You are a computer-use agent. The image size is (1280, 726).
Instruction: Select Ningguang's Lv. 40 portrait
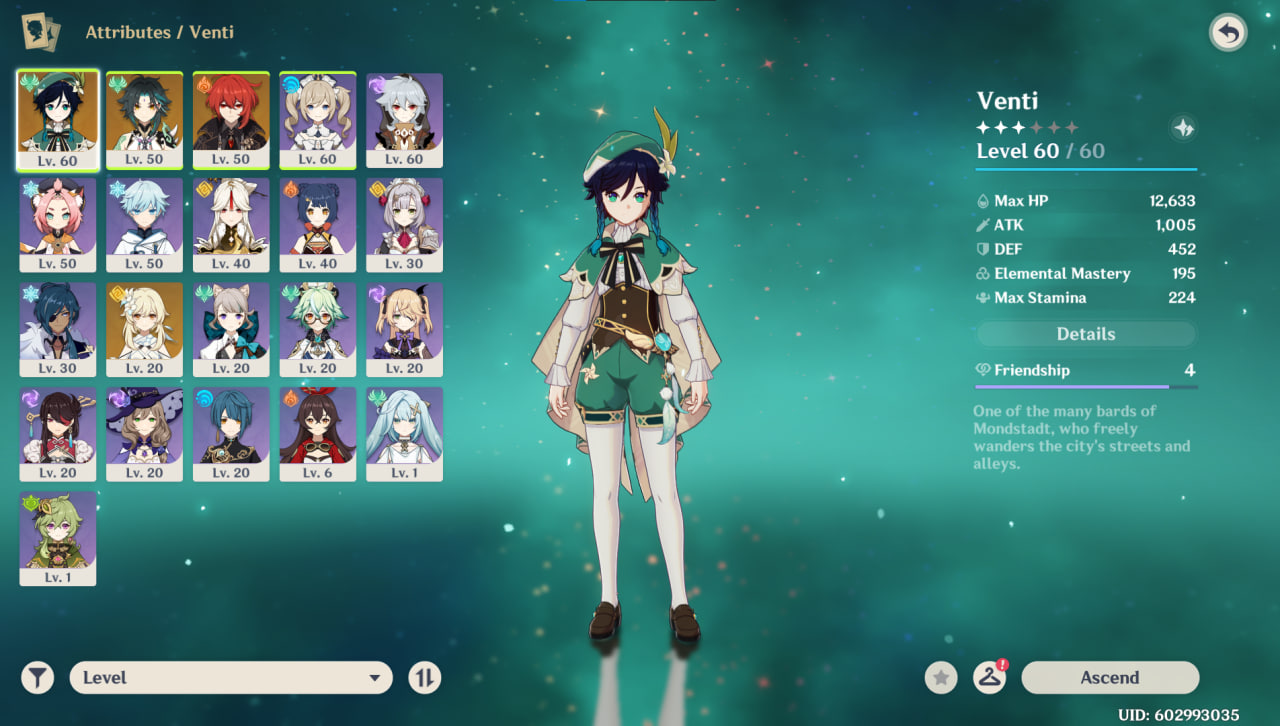(x=231, y=224)
